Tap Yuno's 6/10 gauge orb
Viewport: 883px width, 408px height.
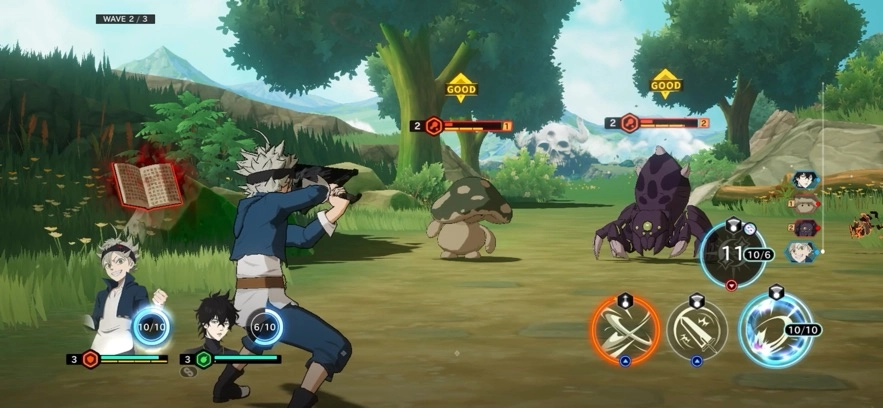point(265,326)
